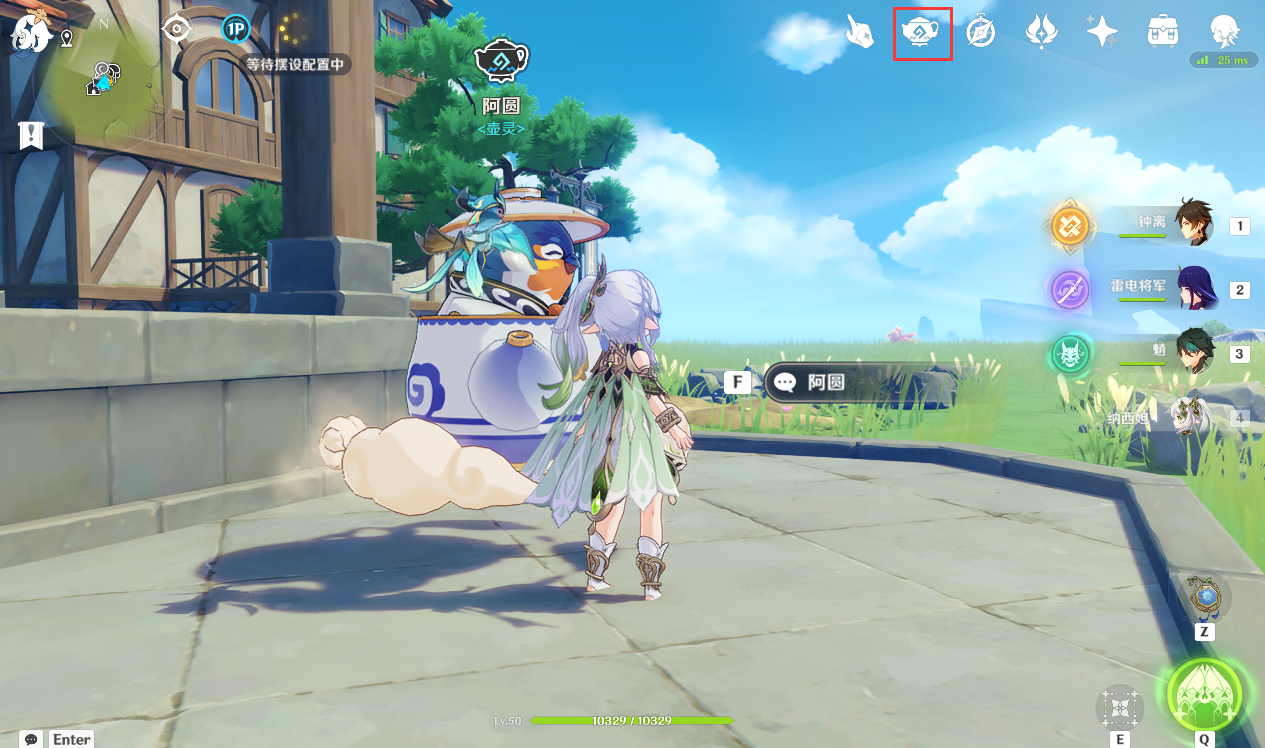Screen dimensions: 1265x748
Task: Enter furnishing placement with the hand icon
Action: [x=860, y=32]
